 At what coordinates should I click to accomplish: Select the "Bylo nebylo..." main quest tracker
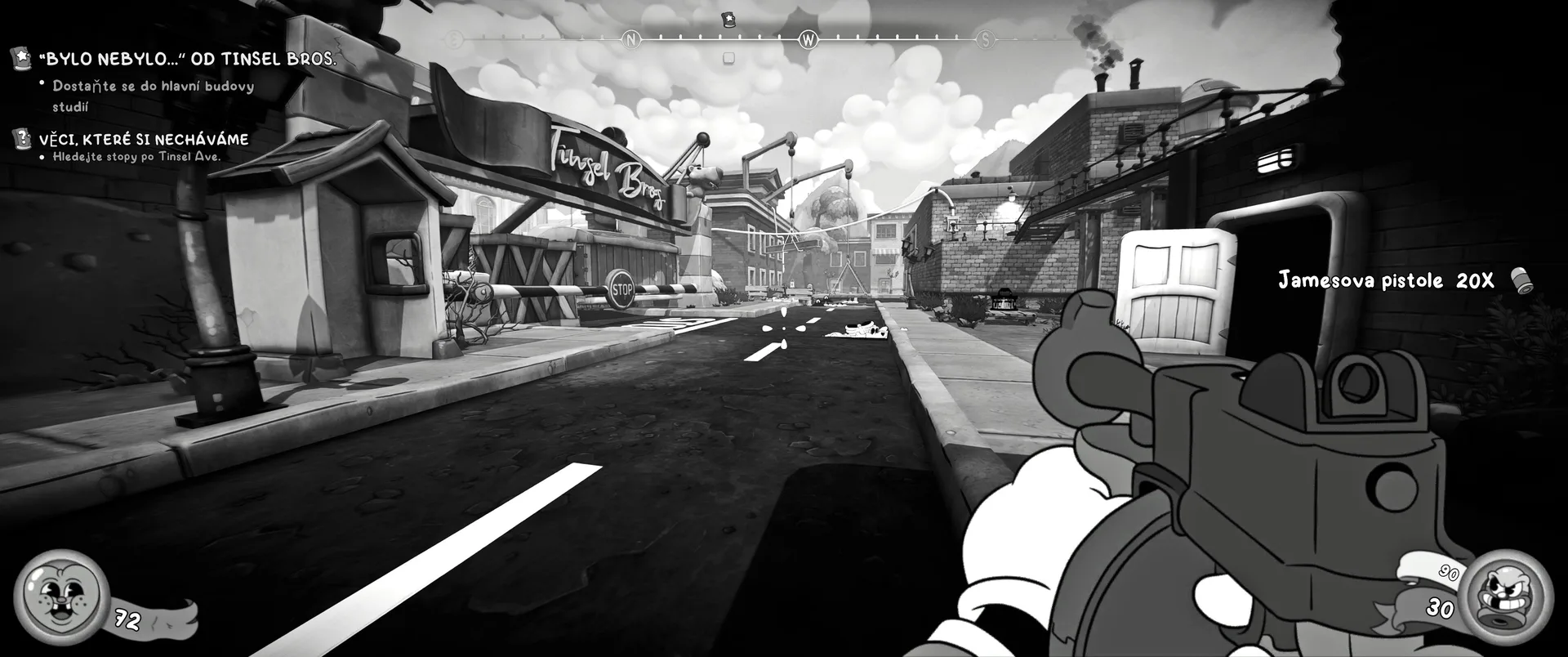(188, 59)
